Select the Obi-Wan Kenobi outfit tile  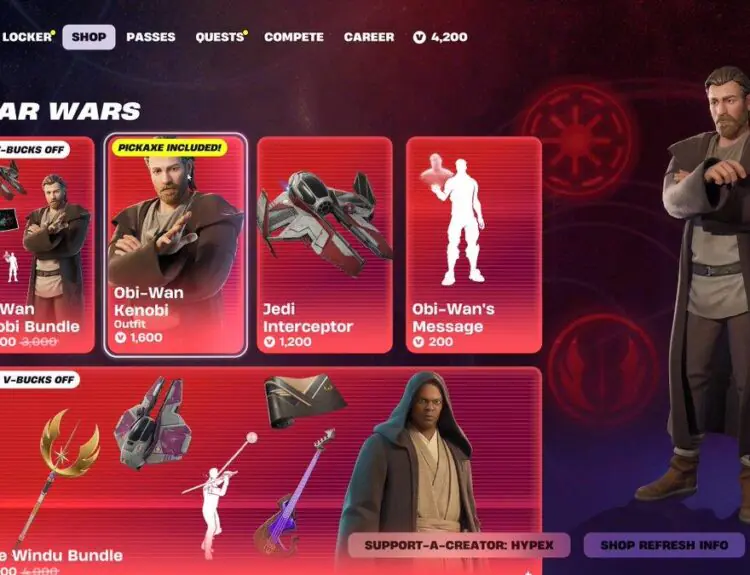click(175, 245)
